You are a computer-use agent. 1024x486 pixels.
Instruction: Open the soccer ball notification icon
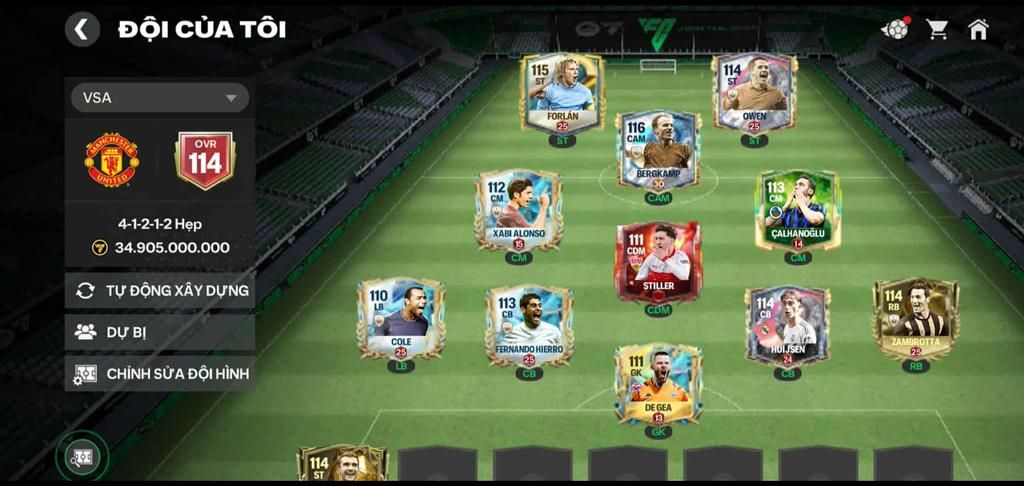(895, 29)
